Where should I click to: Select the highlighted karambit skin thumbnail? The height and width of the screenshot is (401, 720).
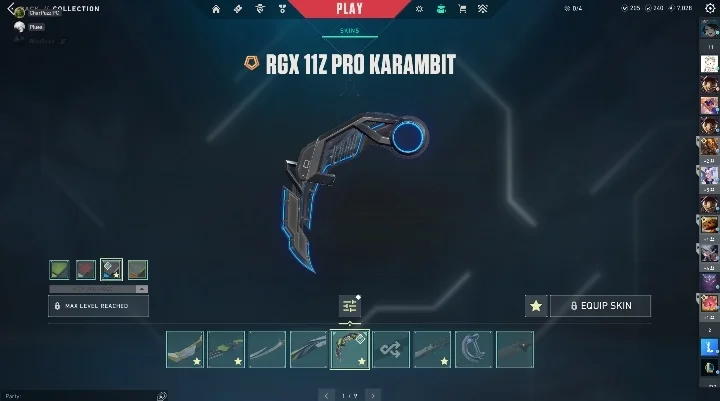(x=349, y=349)
